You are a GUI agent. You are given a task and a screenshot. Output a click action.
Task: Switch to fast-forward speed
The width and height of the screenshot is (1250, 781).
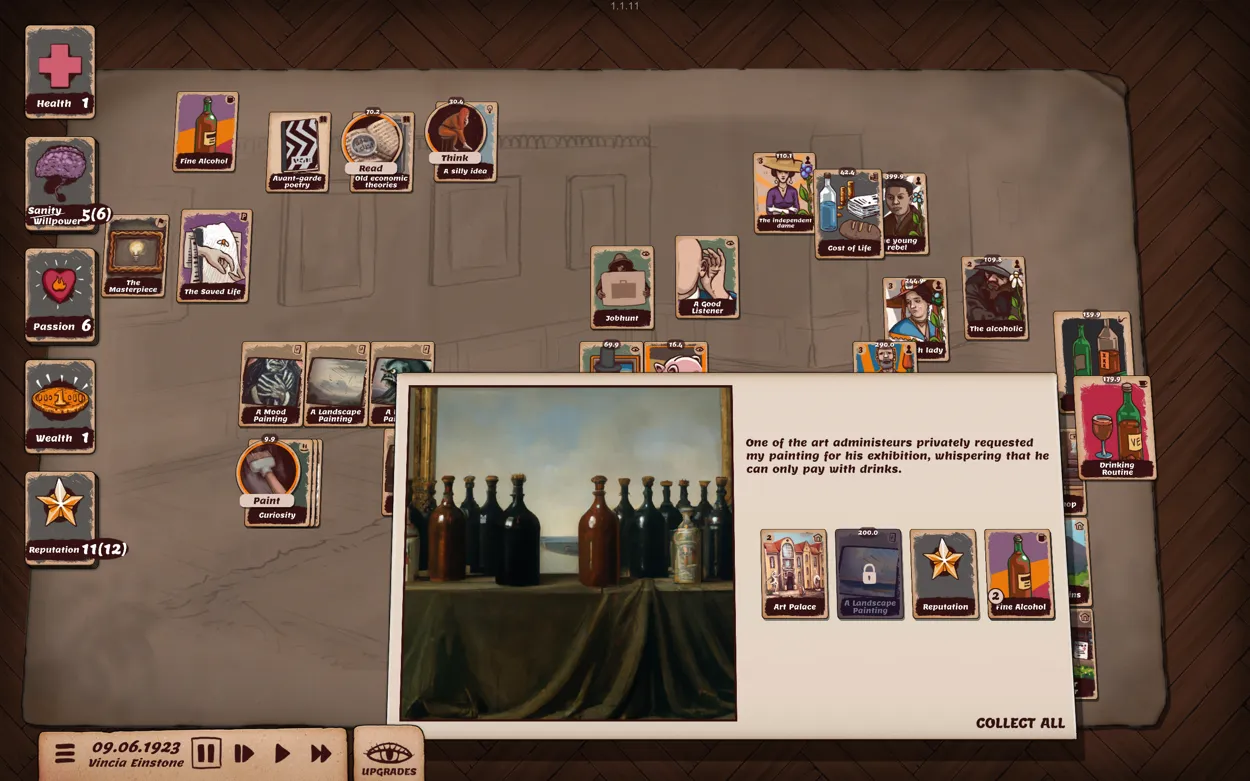click(321, 753)
